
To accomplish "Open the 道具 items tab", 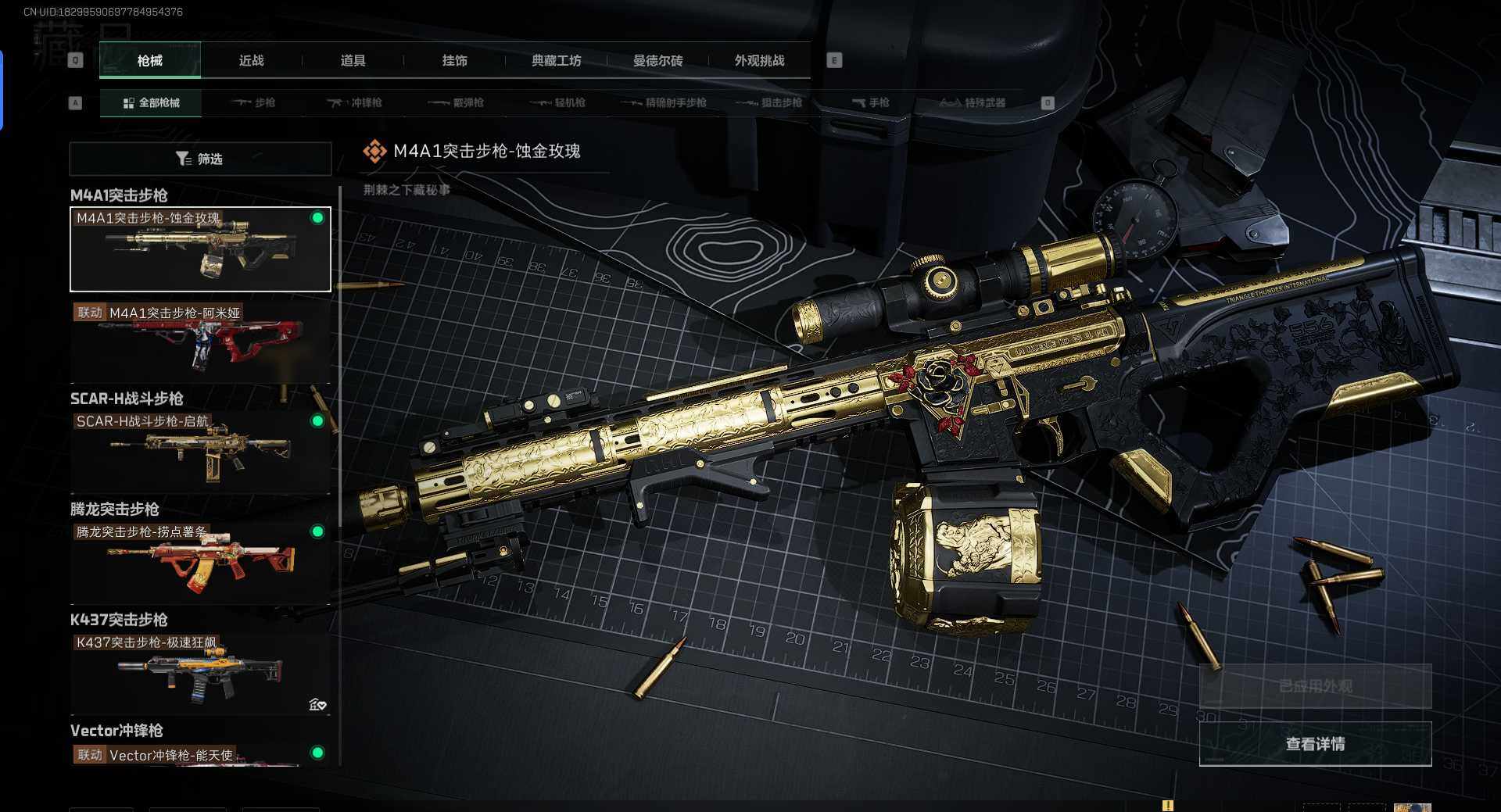I will click(x=353, y=60).
